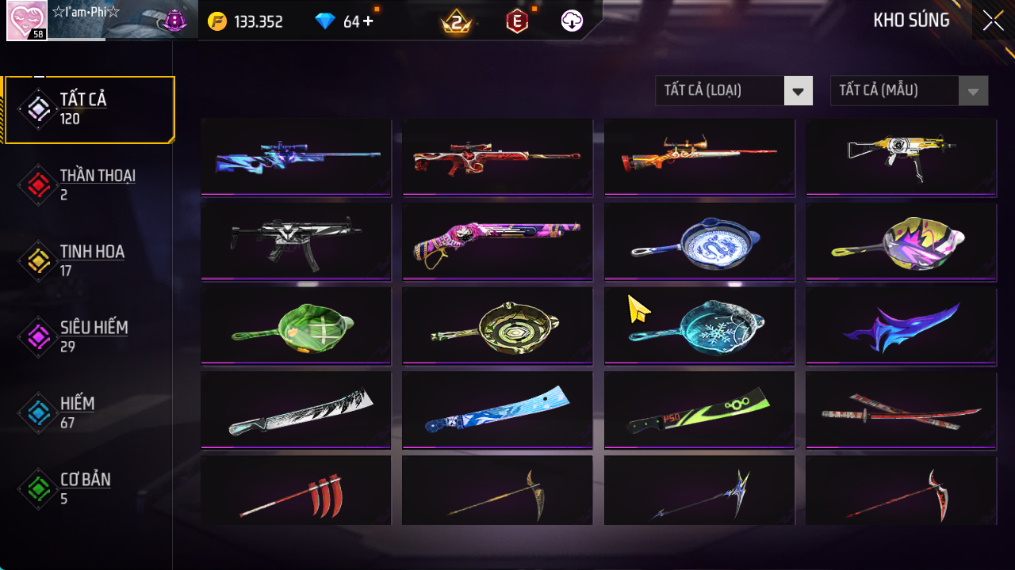Open the player profile avatar
The height and width of the screenshot is (570, 1015).
click(x=26, y=21)
